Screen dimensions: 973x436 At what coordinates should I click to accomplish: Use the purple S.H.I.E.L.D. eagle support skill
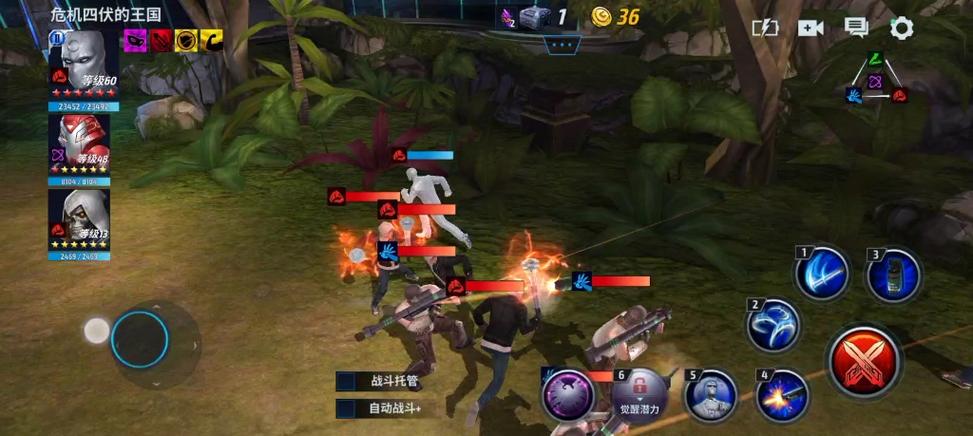568,395
